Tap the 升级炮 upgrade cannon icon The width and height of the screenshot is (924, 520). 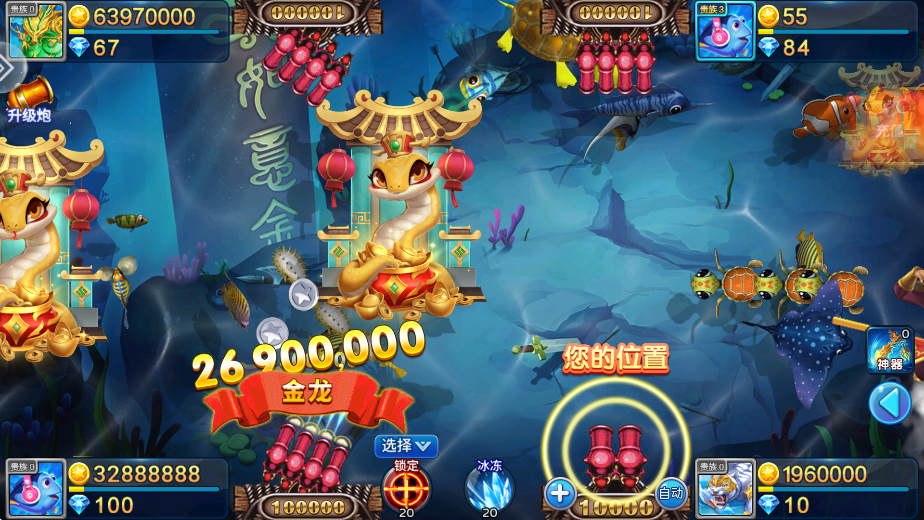point(29,99)
